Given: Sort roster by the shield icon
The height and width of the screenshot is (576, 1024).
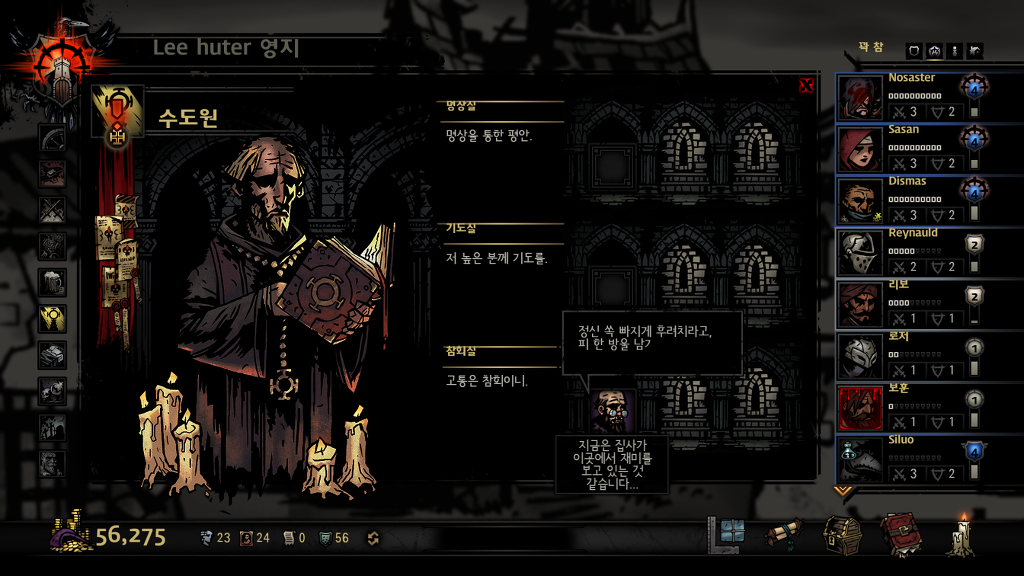Looking at the screenshot, I should click(914, 51).
